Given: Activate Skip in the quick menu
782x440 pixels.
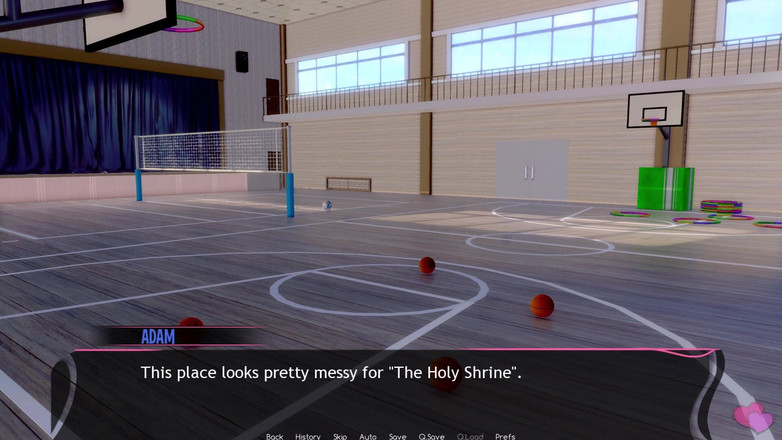Looking at the screenshot, I should coord(340,436).
